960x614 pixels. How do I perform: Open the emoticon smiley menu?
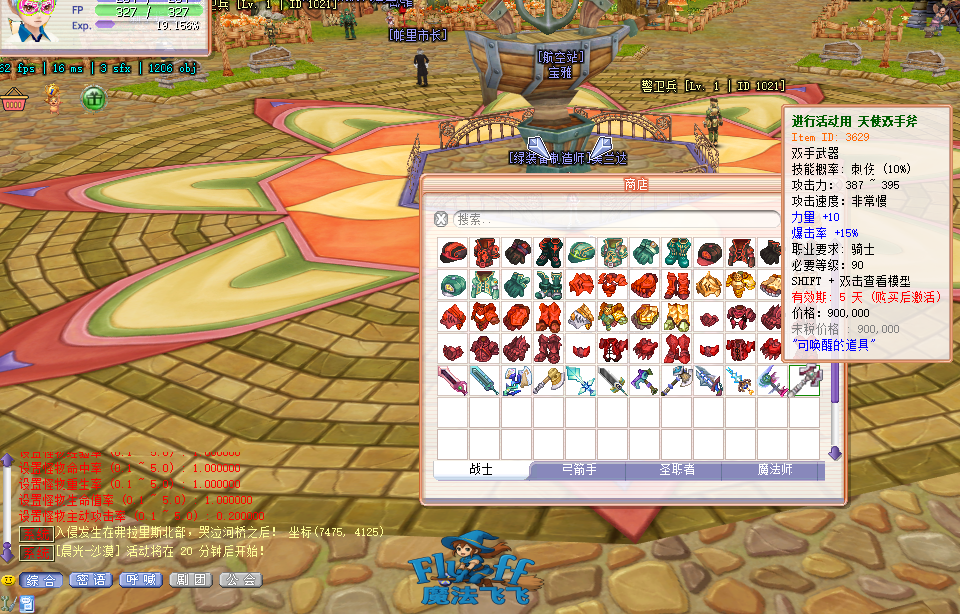click(x=8, y=580)
